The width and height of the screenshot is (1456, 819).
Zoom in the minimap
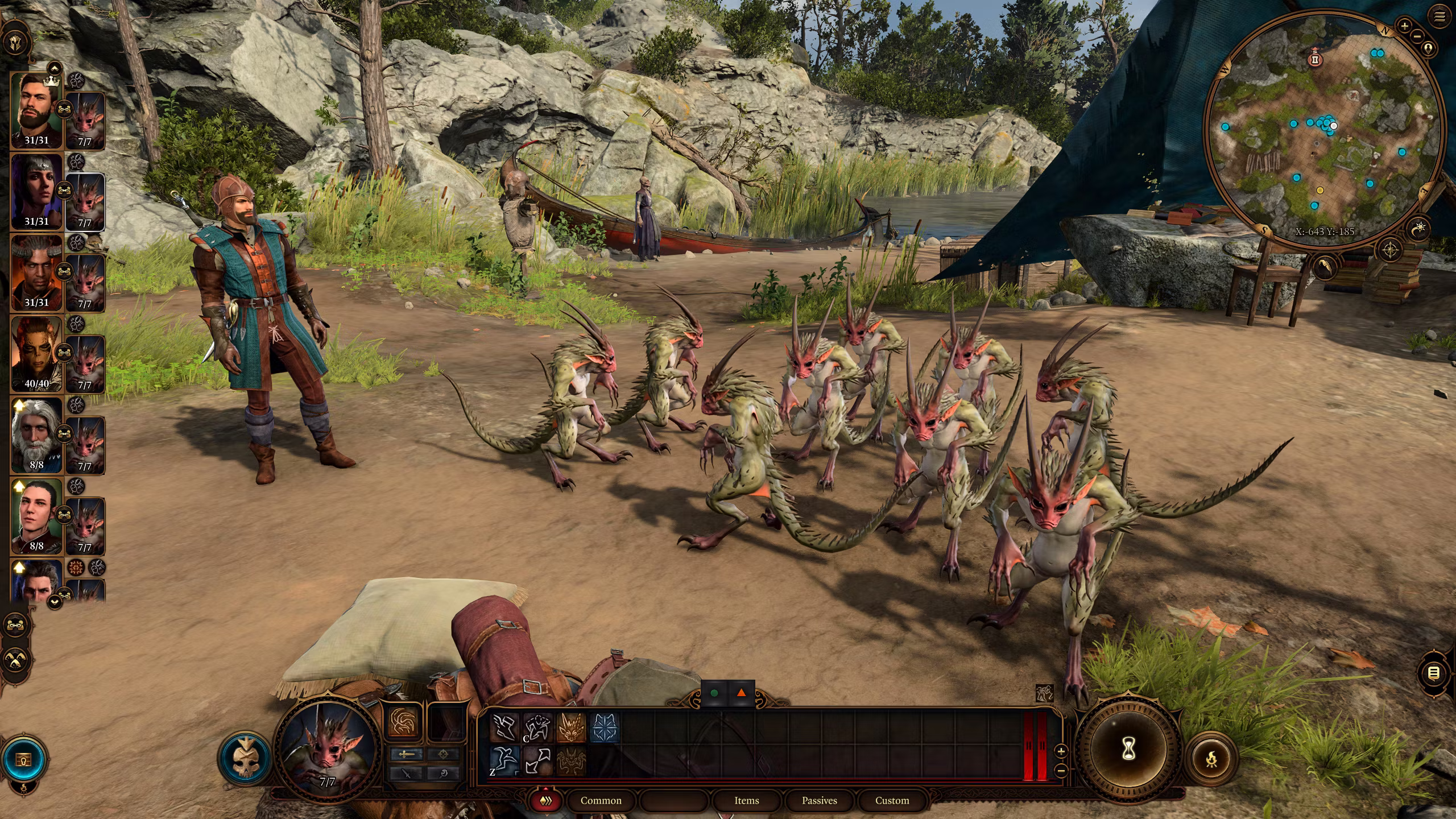tap(1404, 26)
